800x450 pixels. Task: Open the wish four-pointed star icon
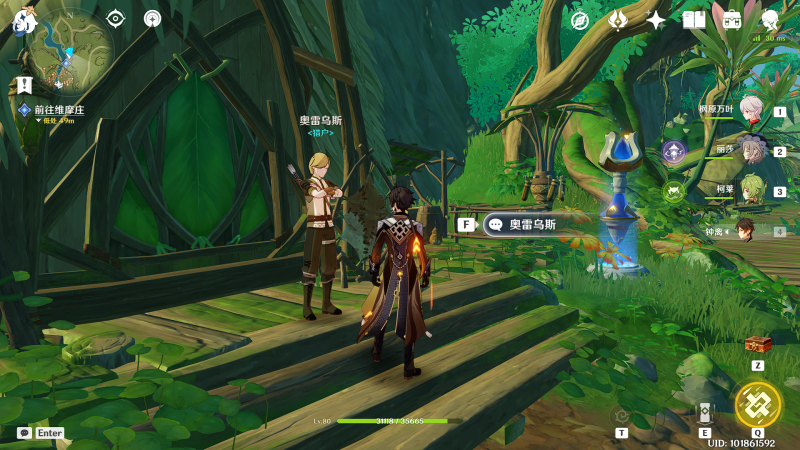point(656,20)
